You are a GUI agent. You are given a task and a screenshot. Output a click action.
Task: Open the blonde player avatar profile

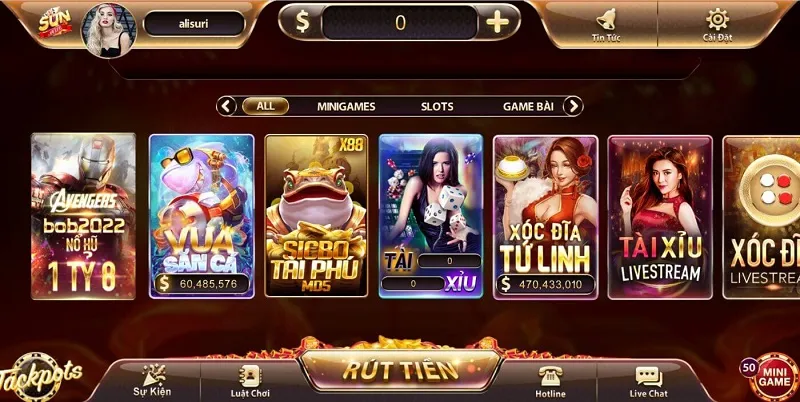(x=106, y=26)
